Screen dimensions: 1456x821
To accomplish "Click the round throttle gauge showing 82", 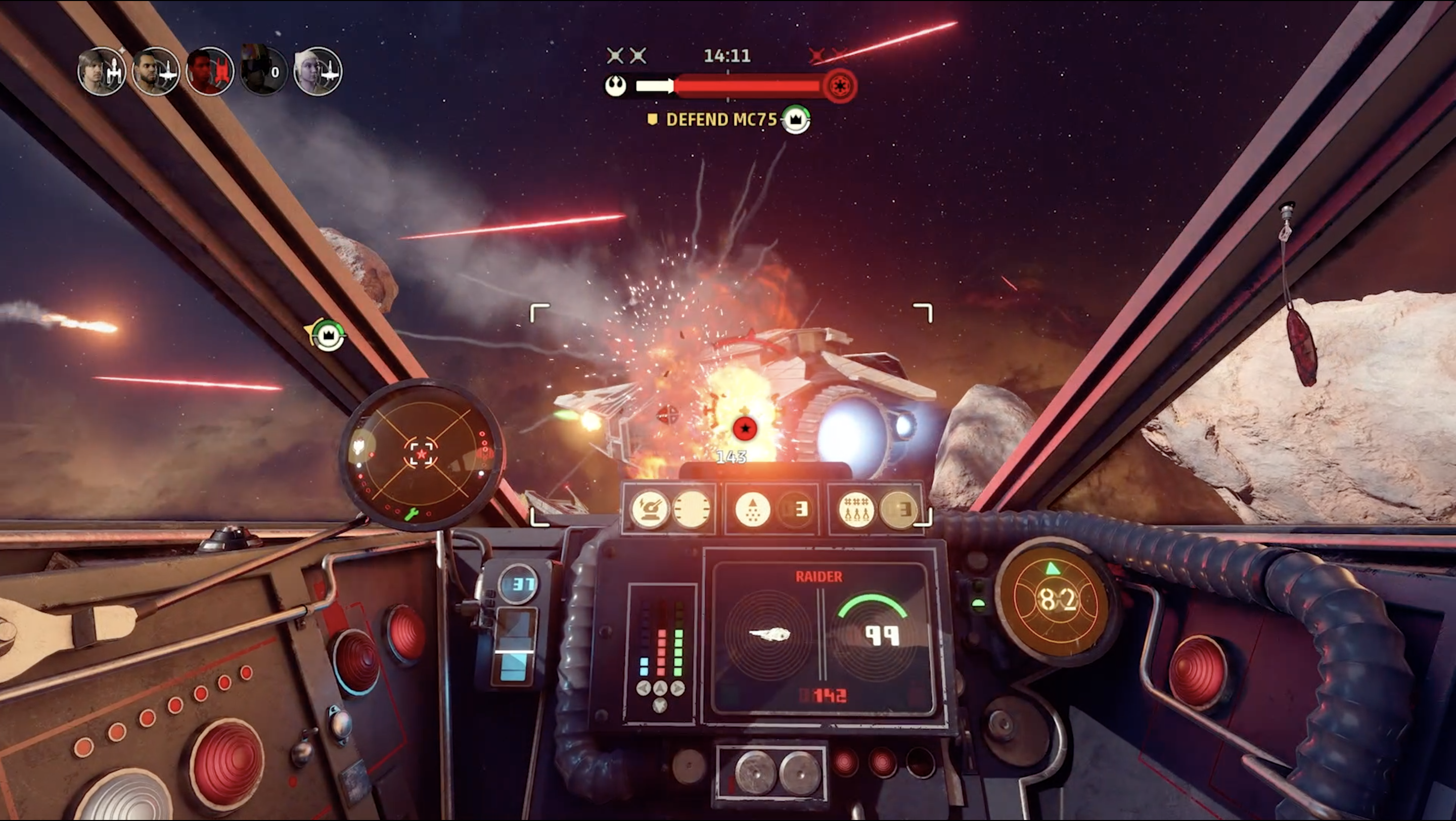I will (1056, 600).
